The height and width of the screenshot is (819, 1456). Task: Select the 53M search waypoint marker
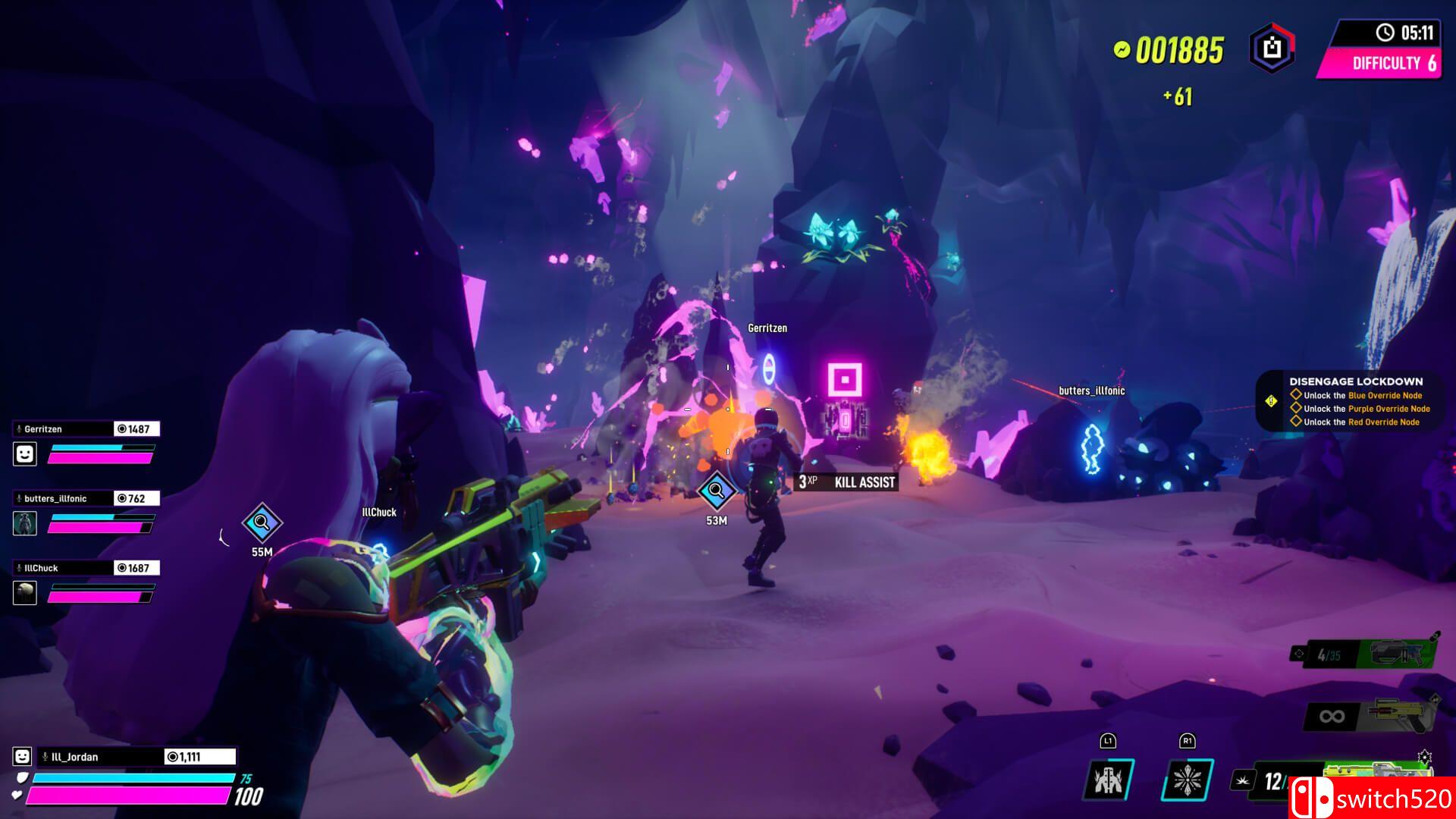pos(716,491)
